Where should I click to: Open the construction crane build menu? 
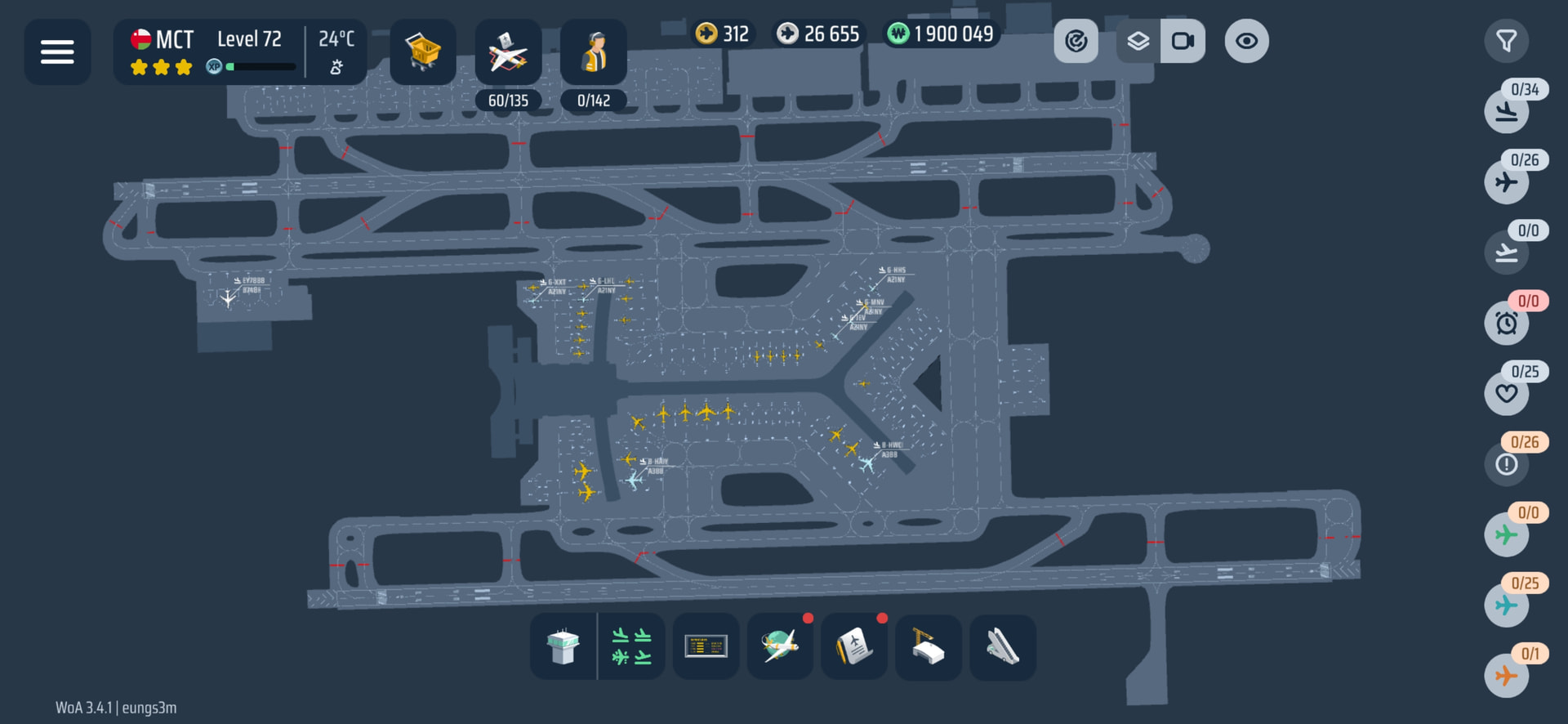tap(929, 646)
